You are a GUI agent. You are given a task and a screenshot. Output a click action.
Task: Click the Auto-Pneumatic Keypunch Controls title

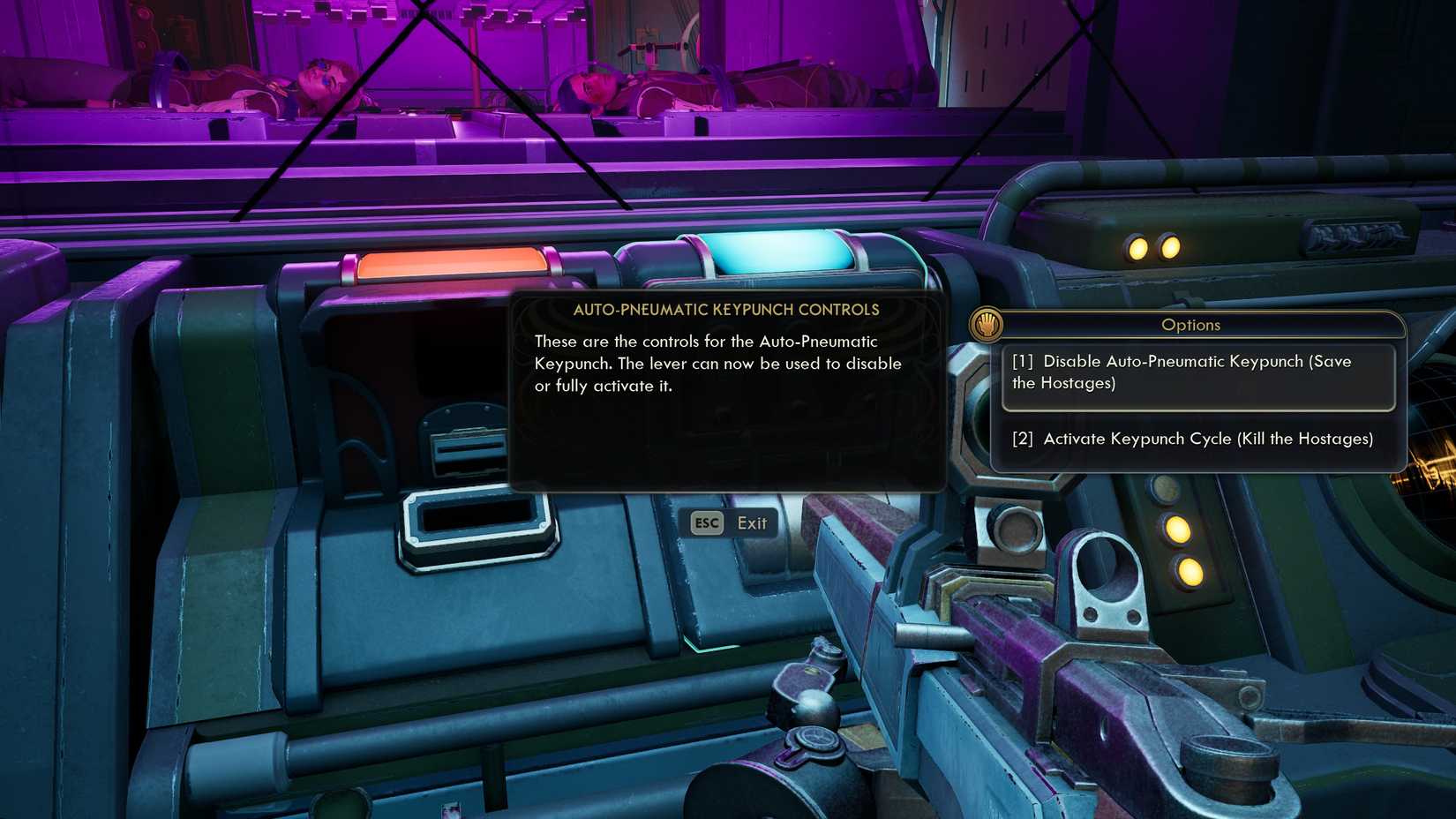726,310
